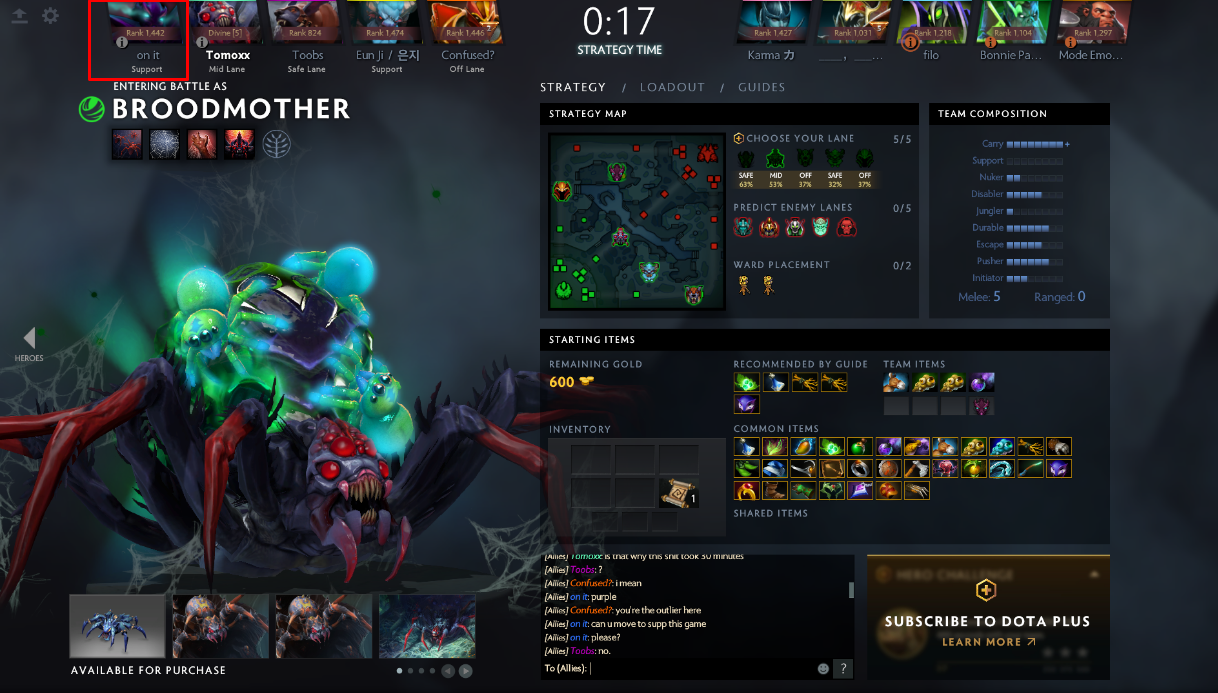Follow the Learn More Dota Plus link

click(988, 642)
